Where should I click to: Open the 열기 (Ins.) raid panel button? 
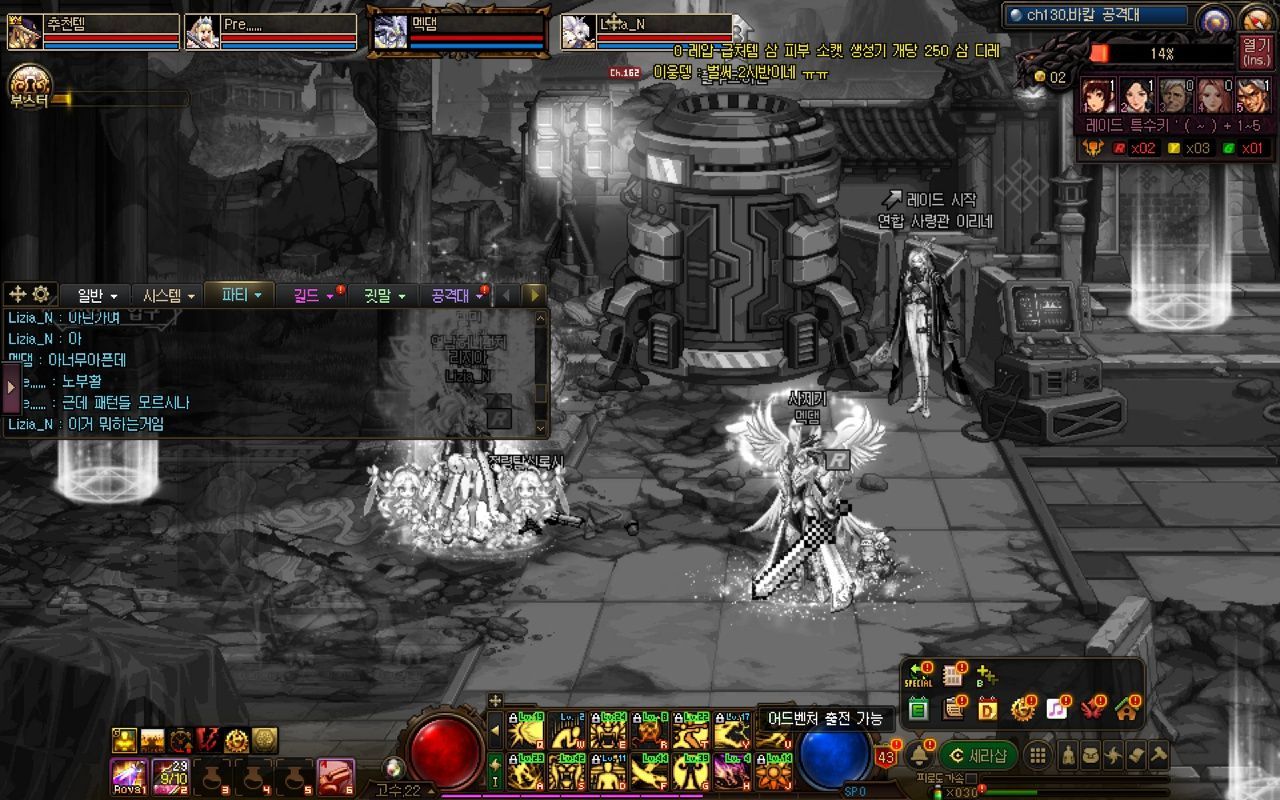click(x=1254, y=51)
